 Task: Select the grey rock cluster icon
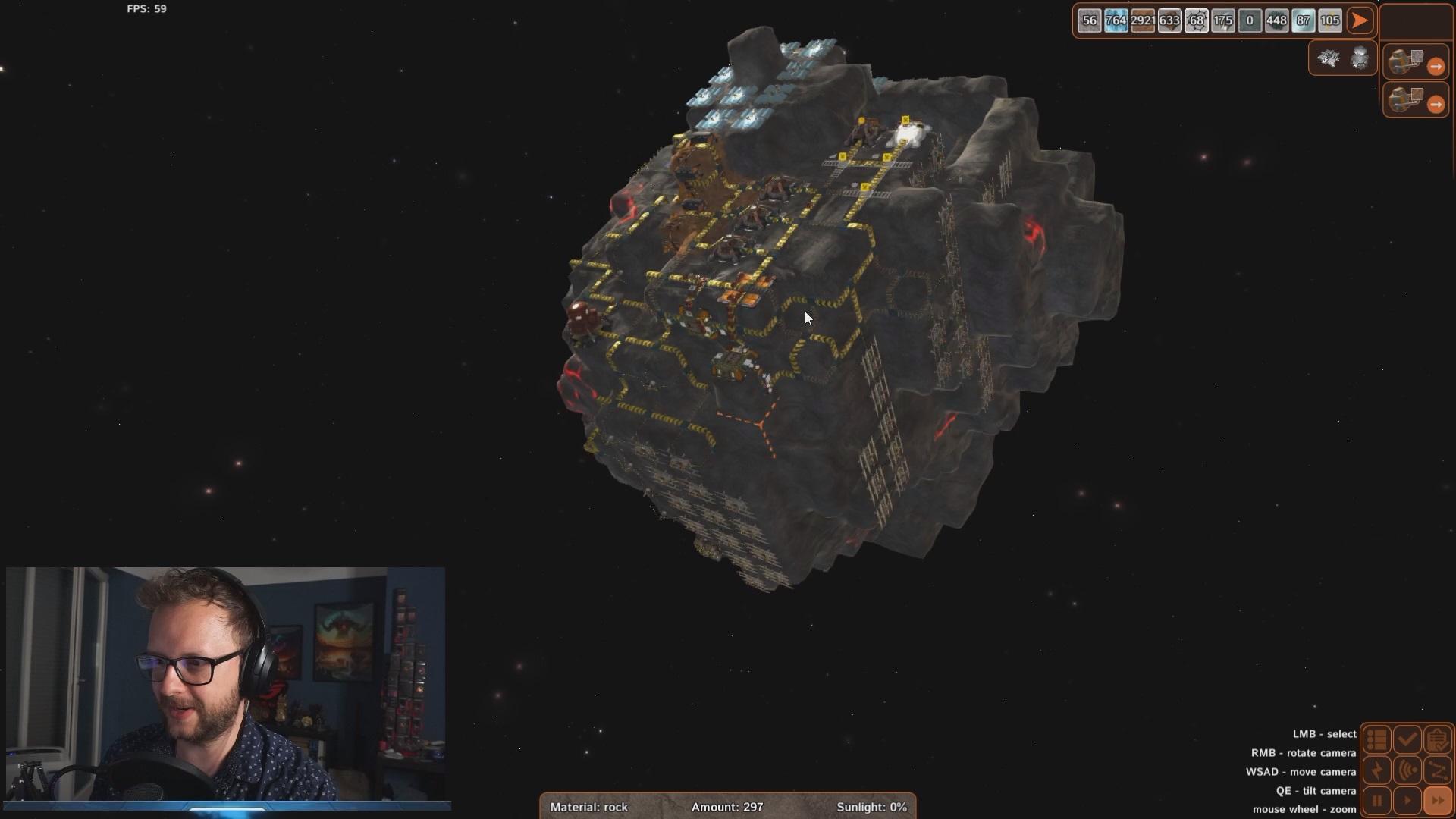pos(1360,58)
